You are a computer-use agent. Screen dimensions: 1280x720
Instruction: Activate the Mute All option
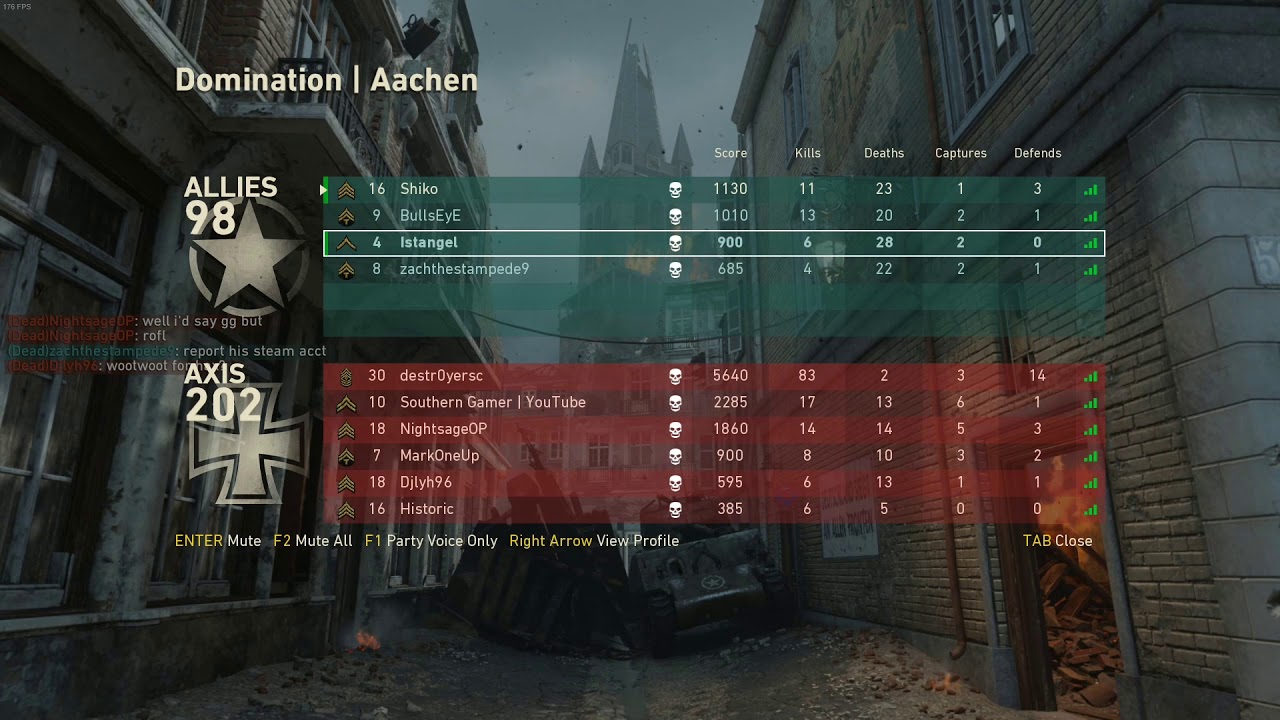pos(313,541)
